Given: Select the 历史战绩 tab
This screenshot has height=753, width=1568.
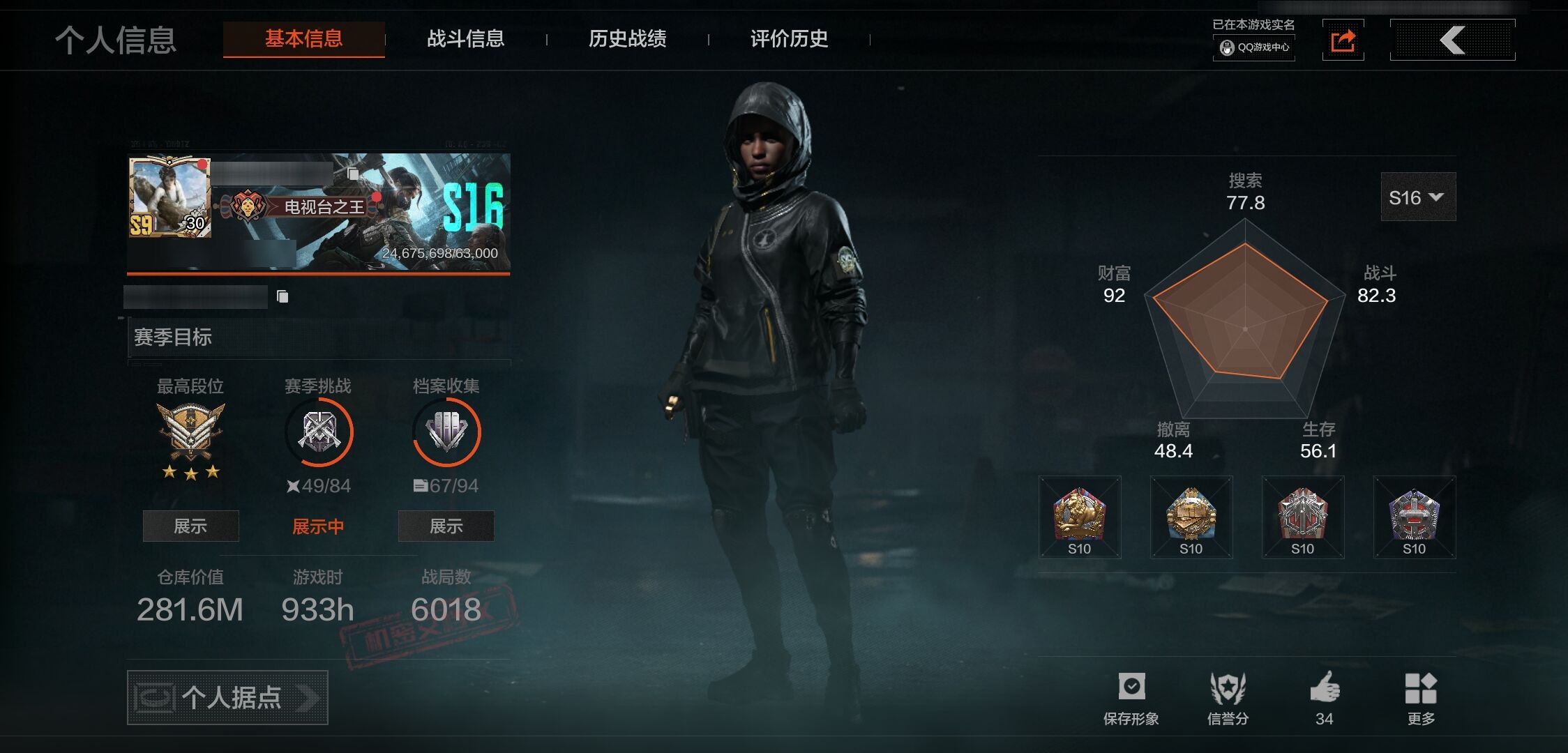Looking at the screenshot, I should 627,39.
